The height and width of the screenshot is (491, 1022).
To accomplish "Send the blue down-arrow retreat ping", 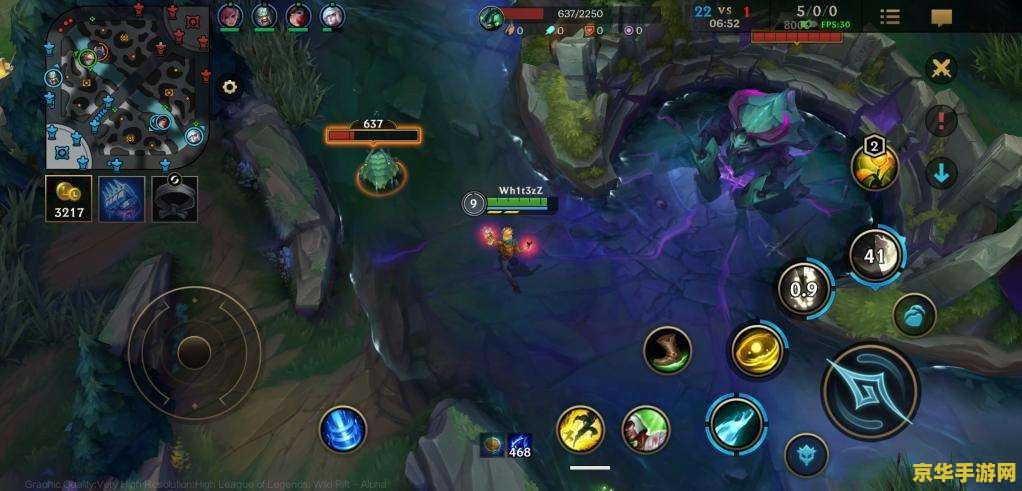I will click(x=941, y=172).
